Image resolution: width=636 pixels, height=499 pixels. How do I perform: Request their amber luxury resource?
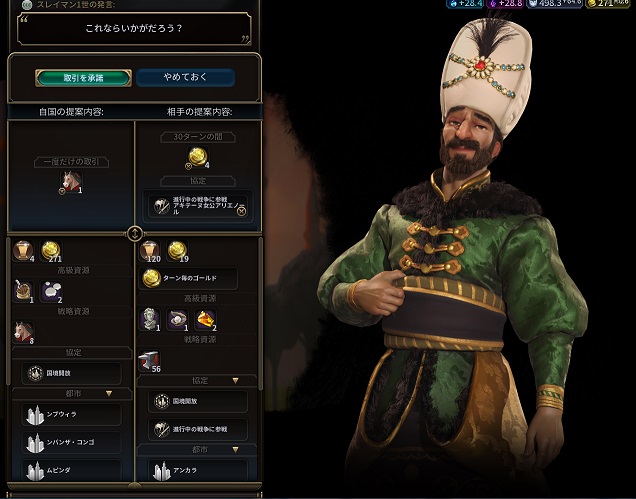click(205, 318)
